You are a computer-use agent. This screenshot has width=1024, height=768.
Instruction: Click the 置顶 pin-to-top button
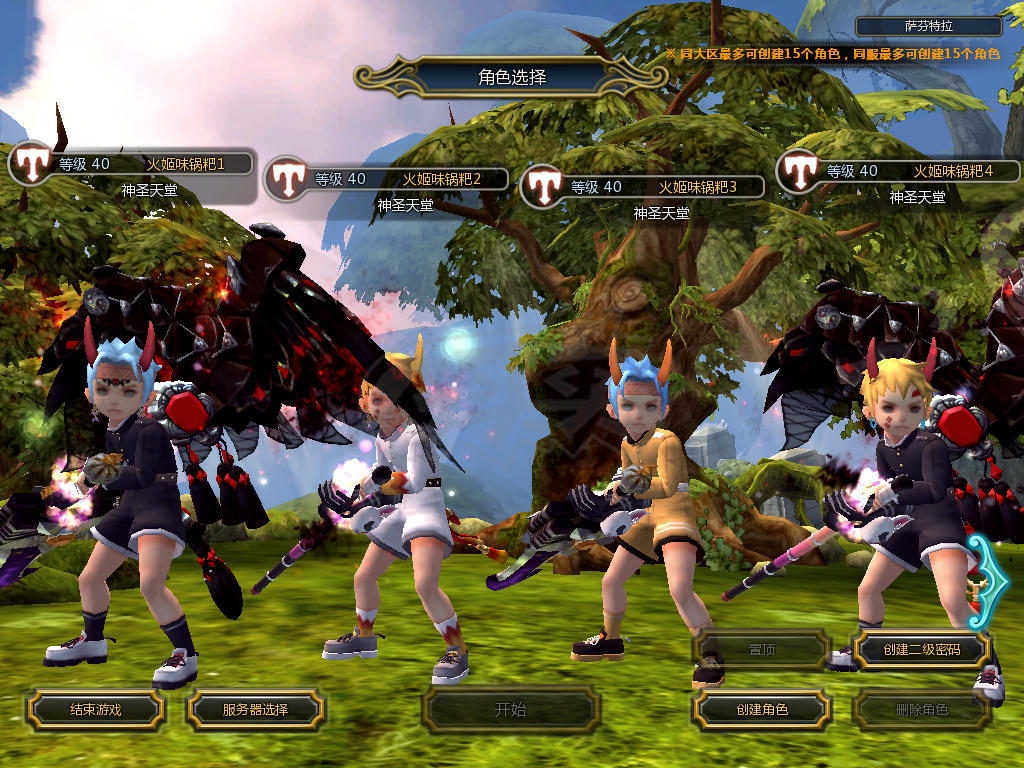tap(761, 650)
